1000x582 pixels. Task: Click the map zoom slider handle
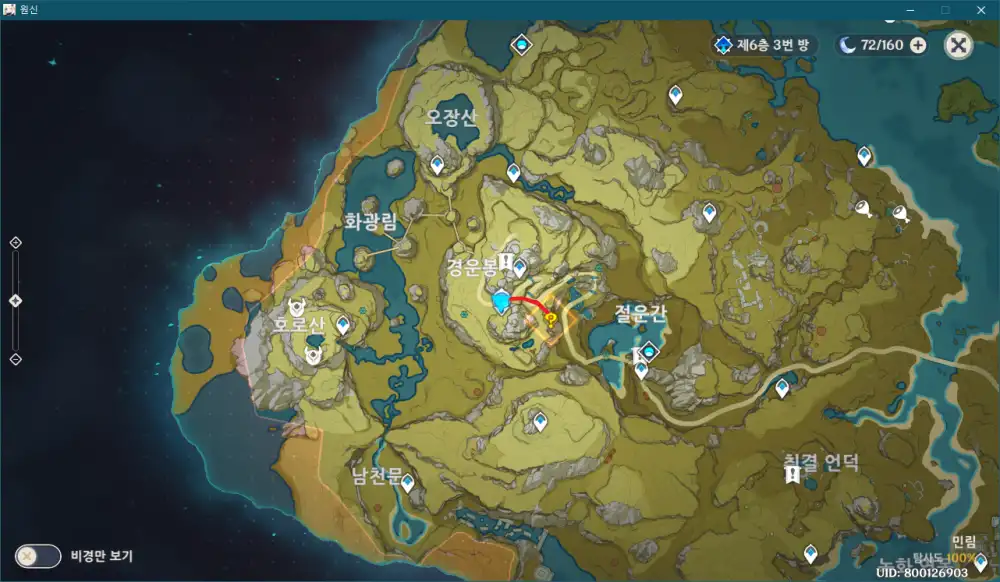point(15,300)
